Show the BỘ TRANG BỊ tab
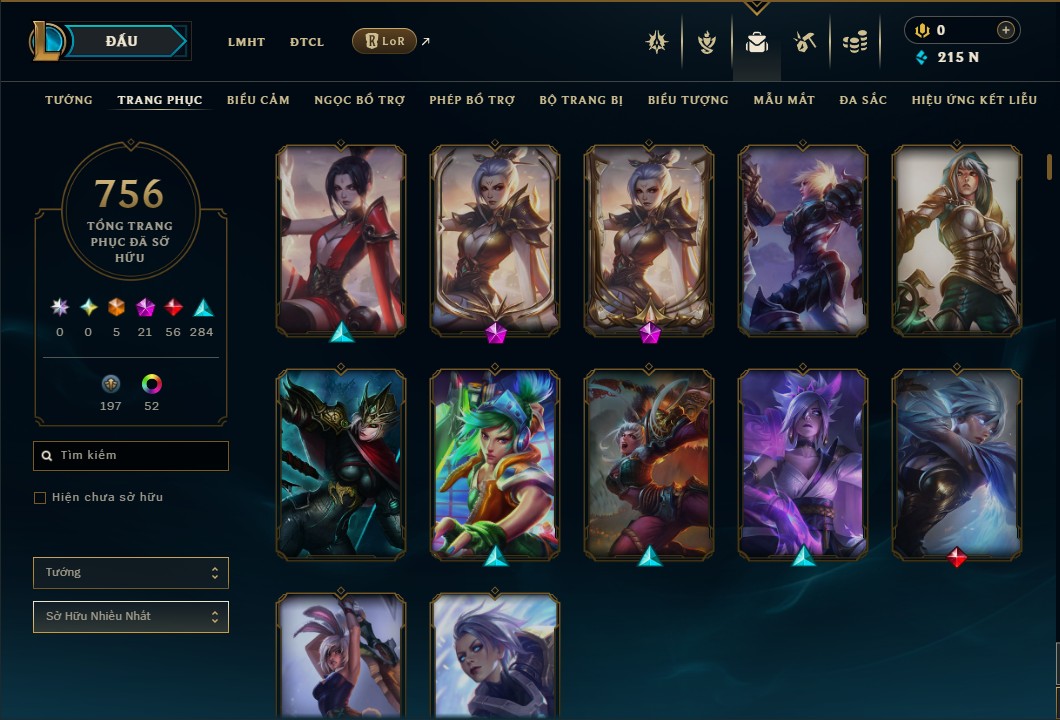The image size is (1060, 720). pos(581,100)
